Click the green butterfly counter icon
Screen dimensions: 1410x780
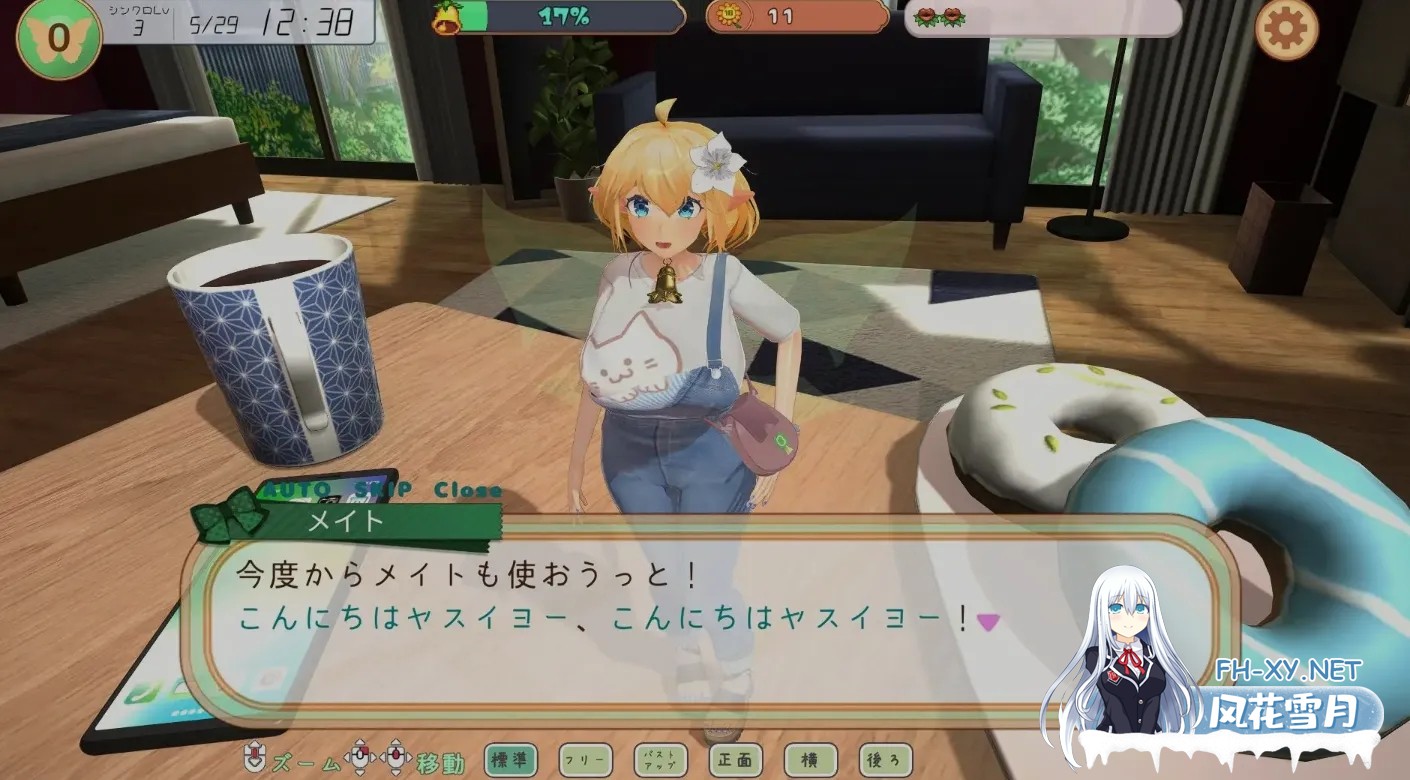tap(59, 37)
